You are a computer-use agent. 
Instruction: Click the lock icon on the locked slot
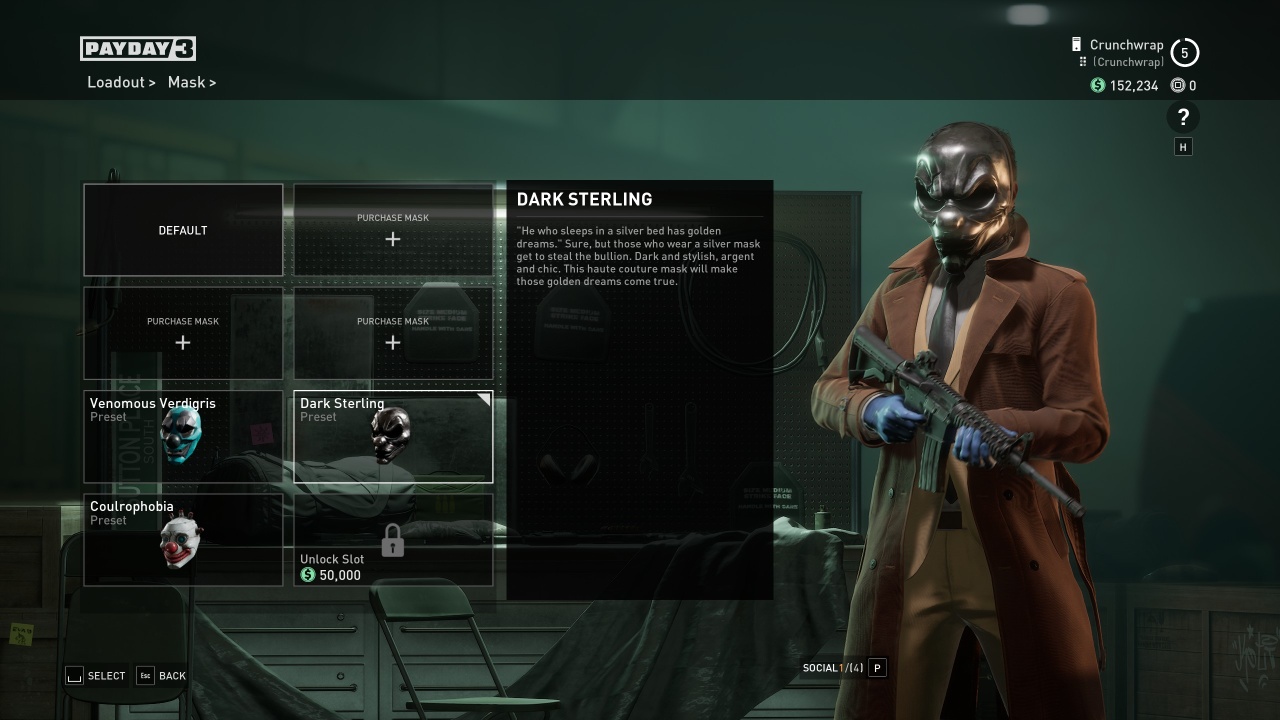coord(393,539)
